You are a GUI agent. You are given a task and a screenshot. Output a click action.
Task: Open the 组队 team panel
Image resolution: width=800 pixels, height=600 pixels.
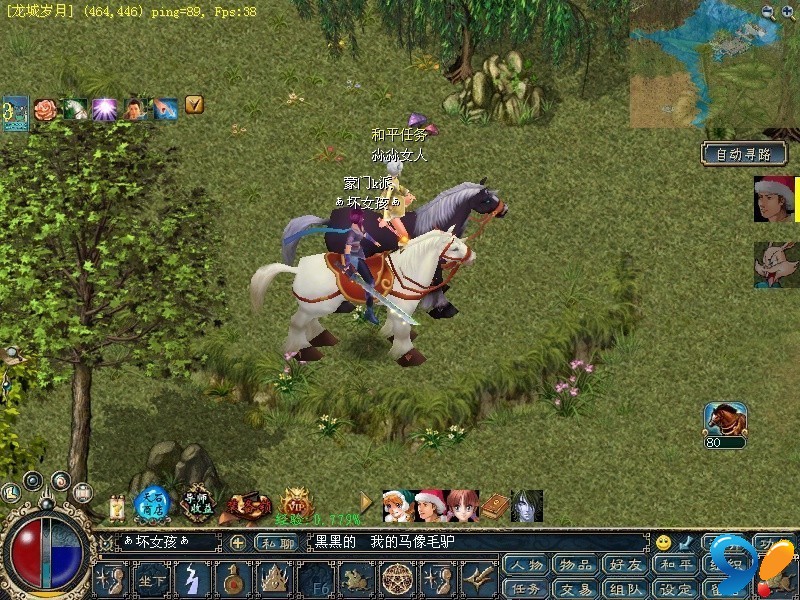pos(626,589)
